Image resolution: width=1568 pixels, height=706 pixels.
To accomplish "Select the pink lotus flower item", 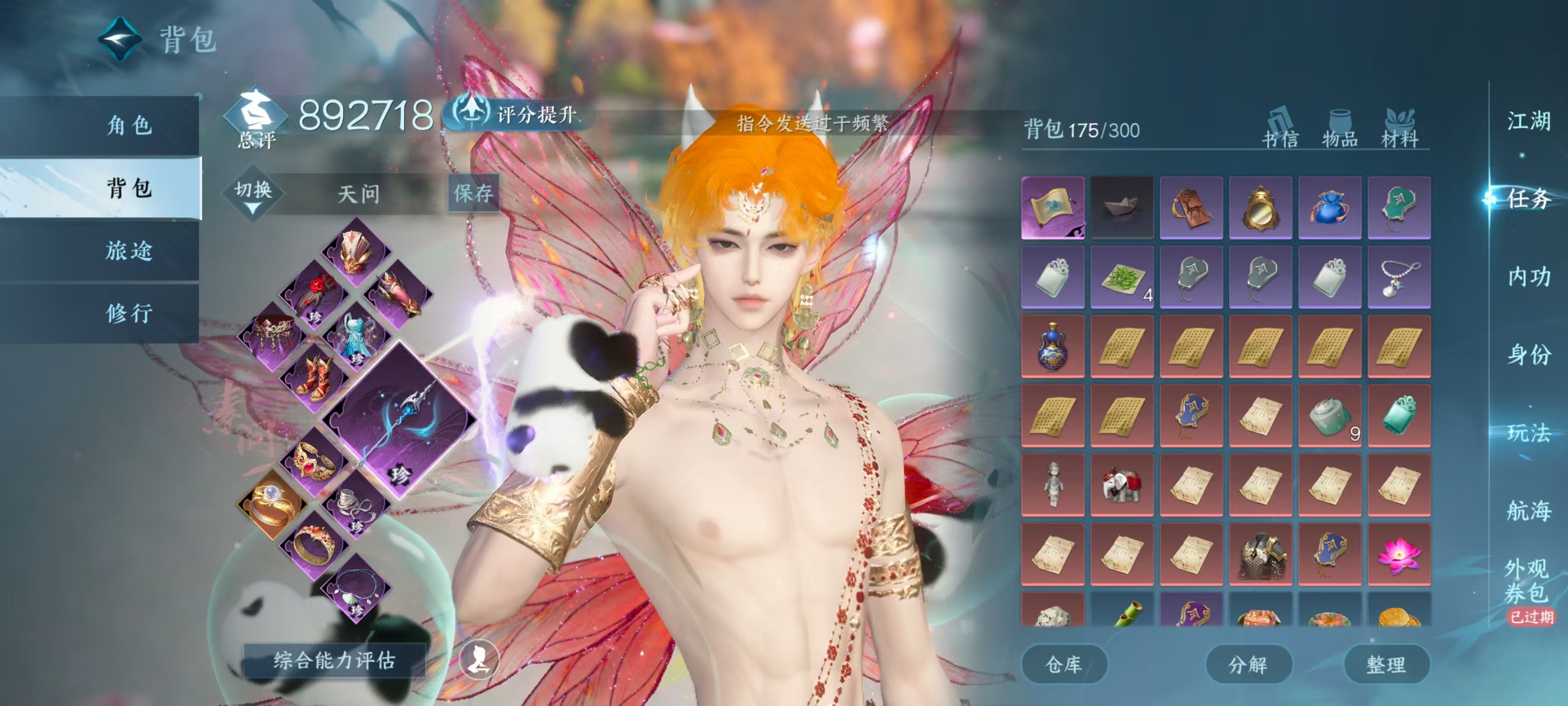I will pyautogui.click(x=1399, y=554).
